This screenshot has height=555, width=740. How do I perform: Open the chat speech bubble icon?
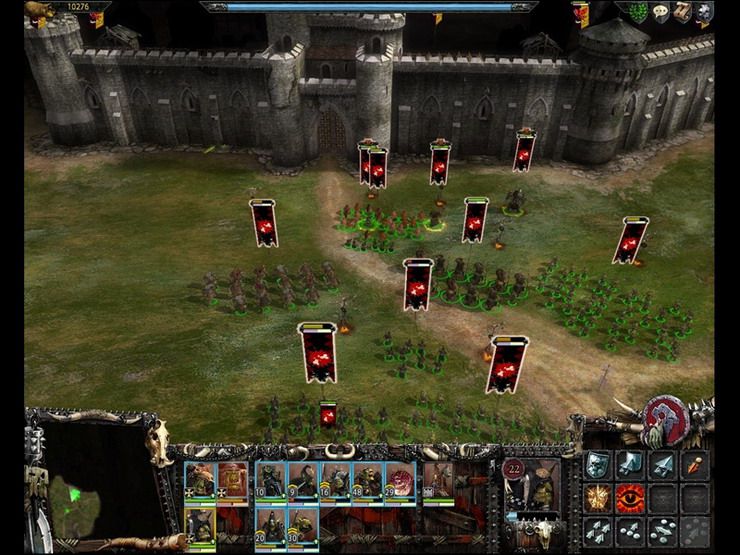coord(660,12)
